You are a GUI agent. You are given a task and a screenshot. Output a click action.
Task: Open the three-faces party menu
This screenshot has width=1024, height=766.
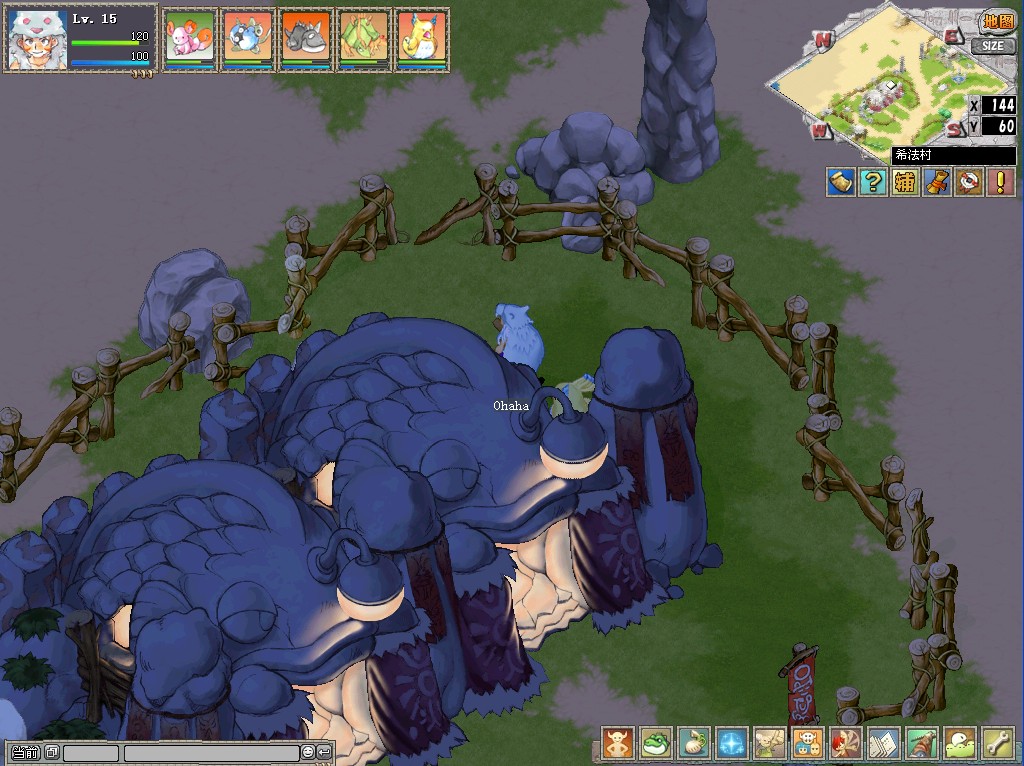(x=808, y=744)
